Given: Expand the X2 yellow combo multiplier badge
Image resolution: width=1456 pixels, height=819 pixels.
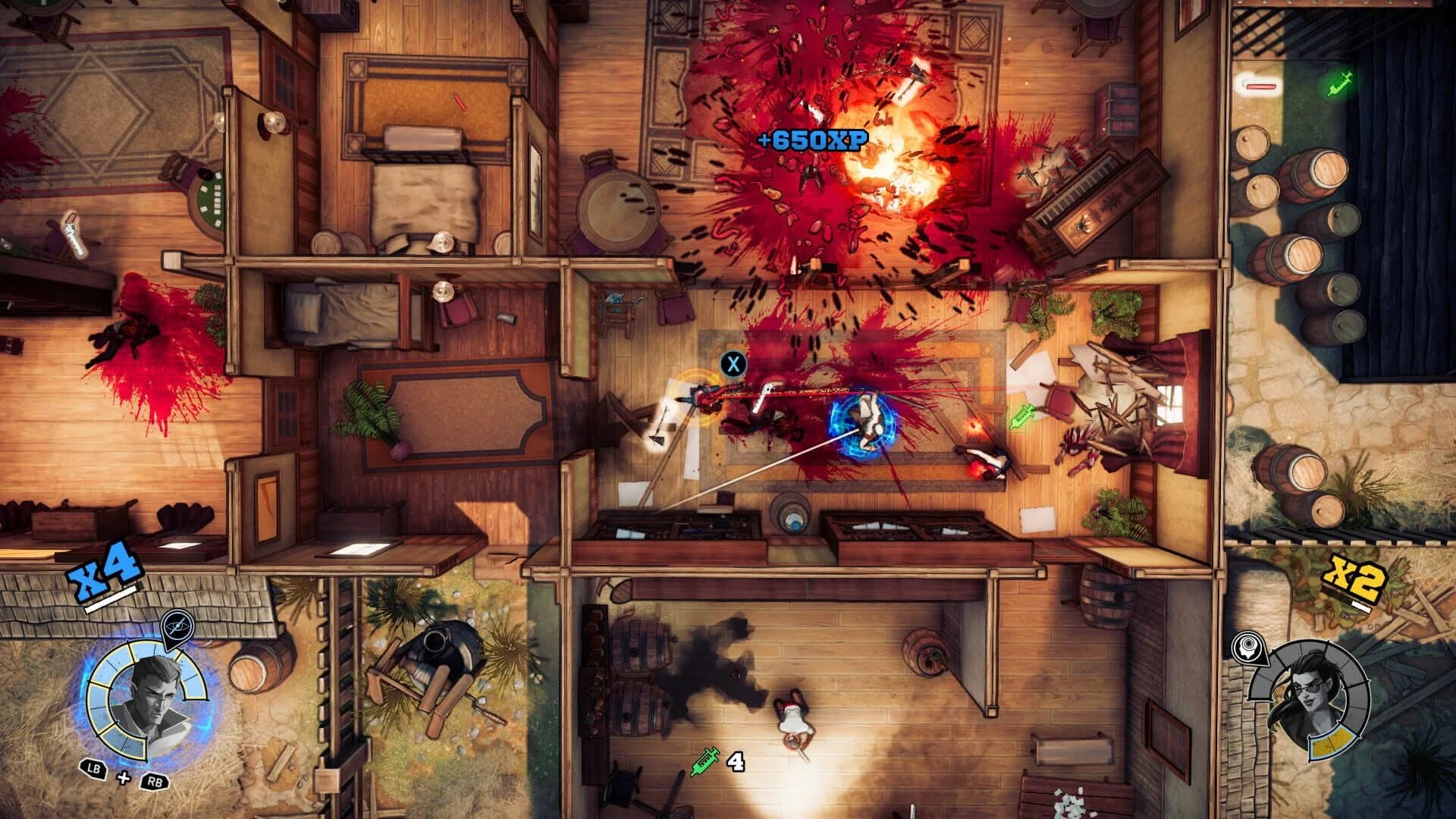Looking at the screenshot, I should pos(1354,578).
